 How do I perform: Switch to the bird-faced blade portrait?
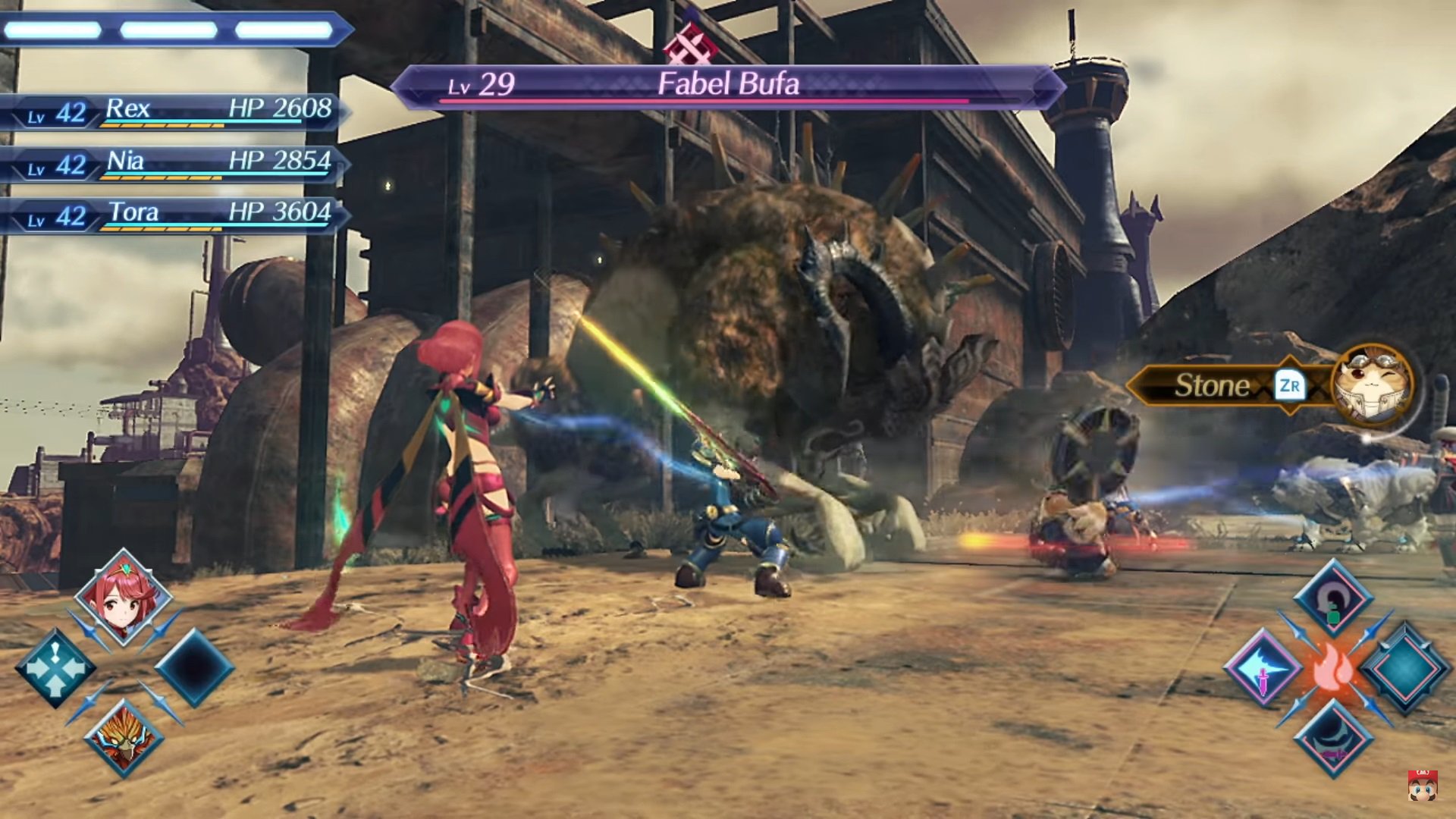tap(124, 738)
